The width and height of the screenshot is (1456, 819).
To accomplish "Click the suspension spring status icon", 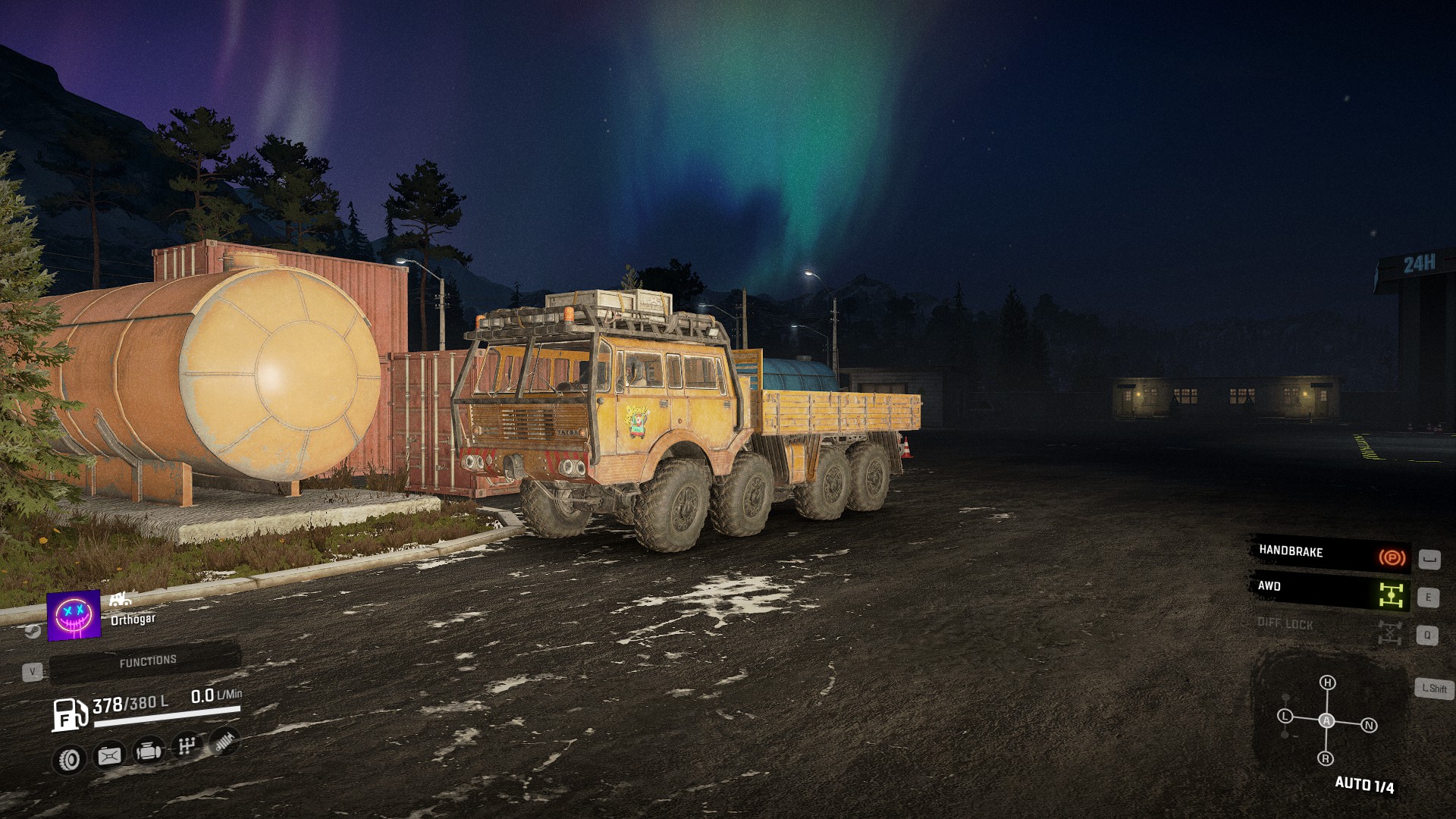I will click(224, 741).
